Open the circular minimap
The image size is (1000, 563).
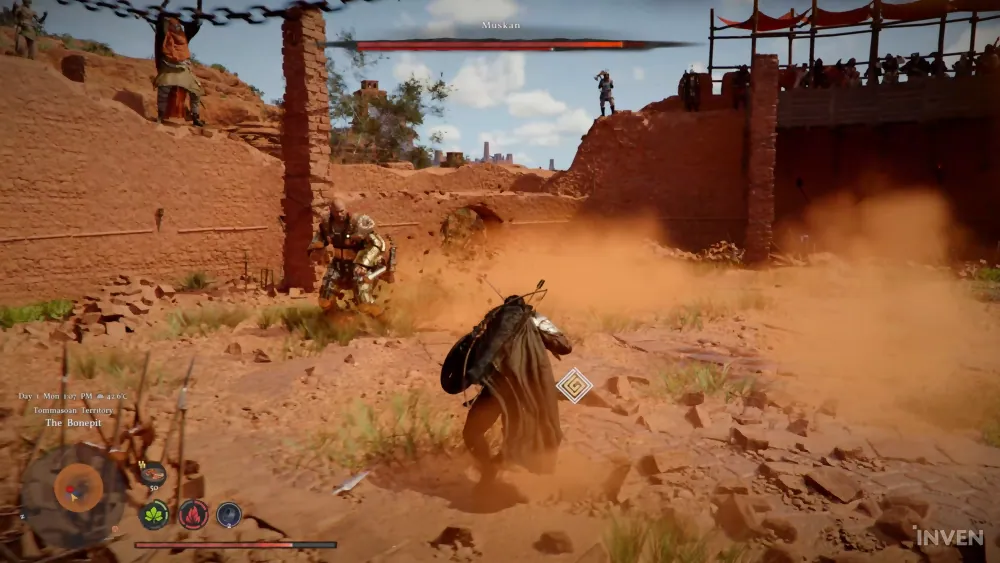point(75,490)
